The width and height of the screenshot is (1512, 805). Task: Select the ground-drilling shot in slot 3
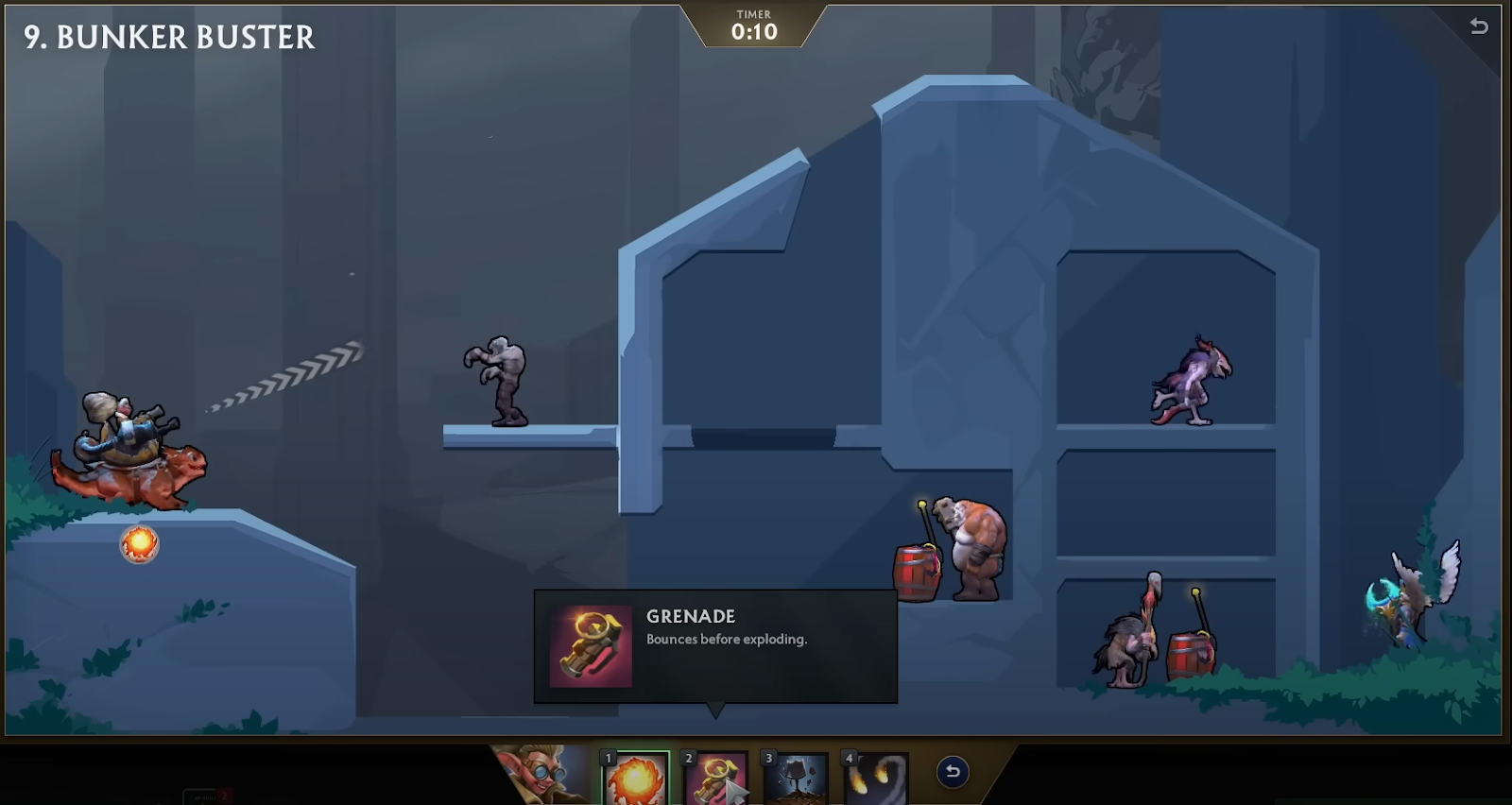(796, 779)
